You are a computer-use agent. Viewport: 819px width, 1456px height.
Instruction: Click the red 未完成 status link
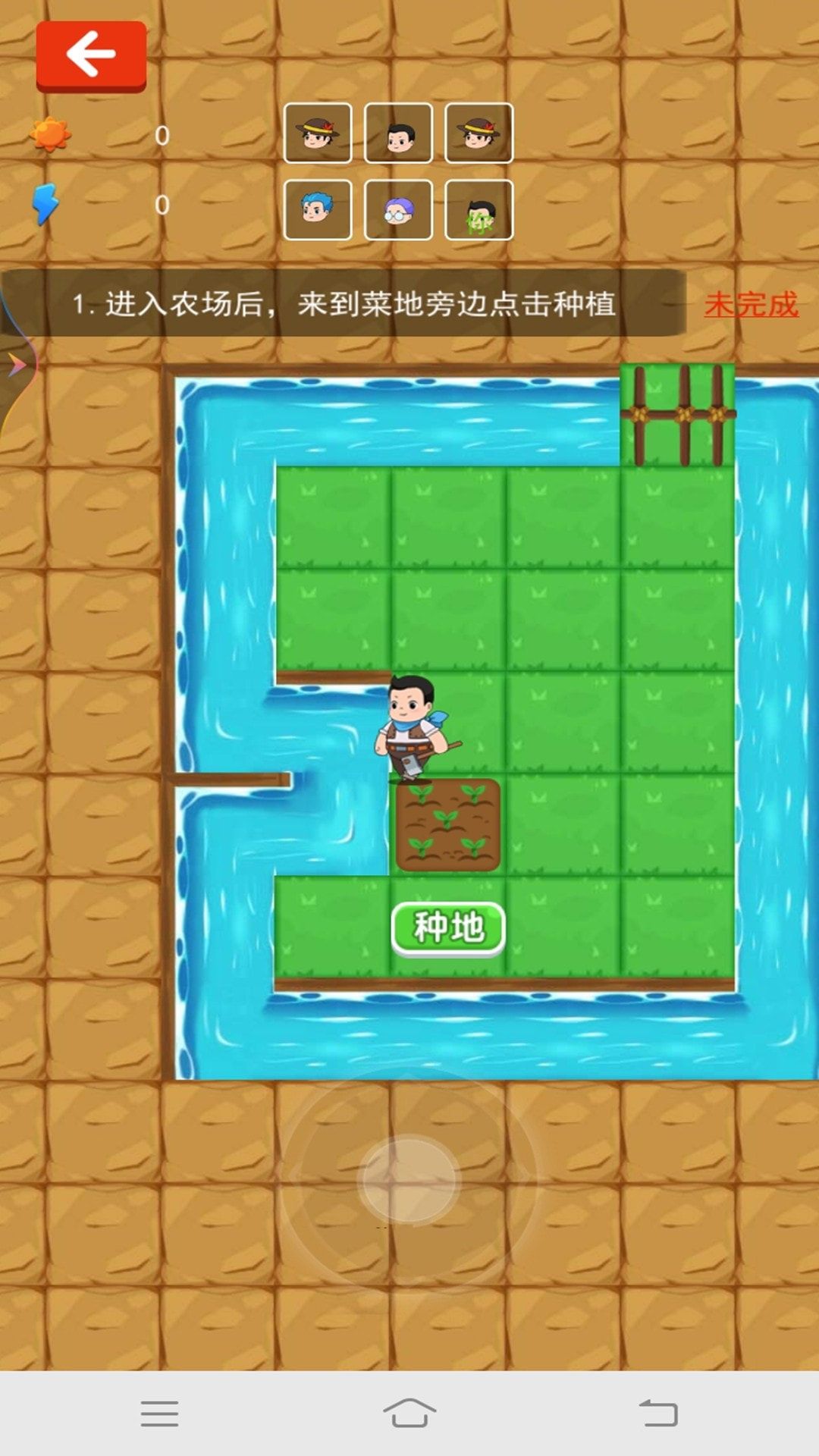751,305
